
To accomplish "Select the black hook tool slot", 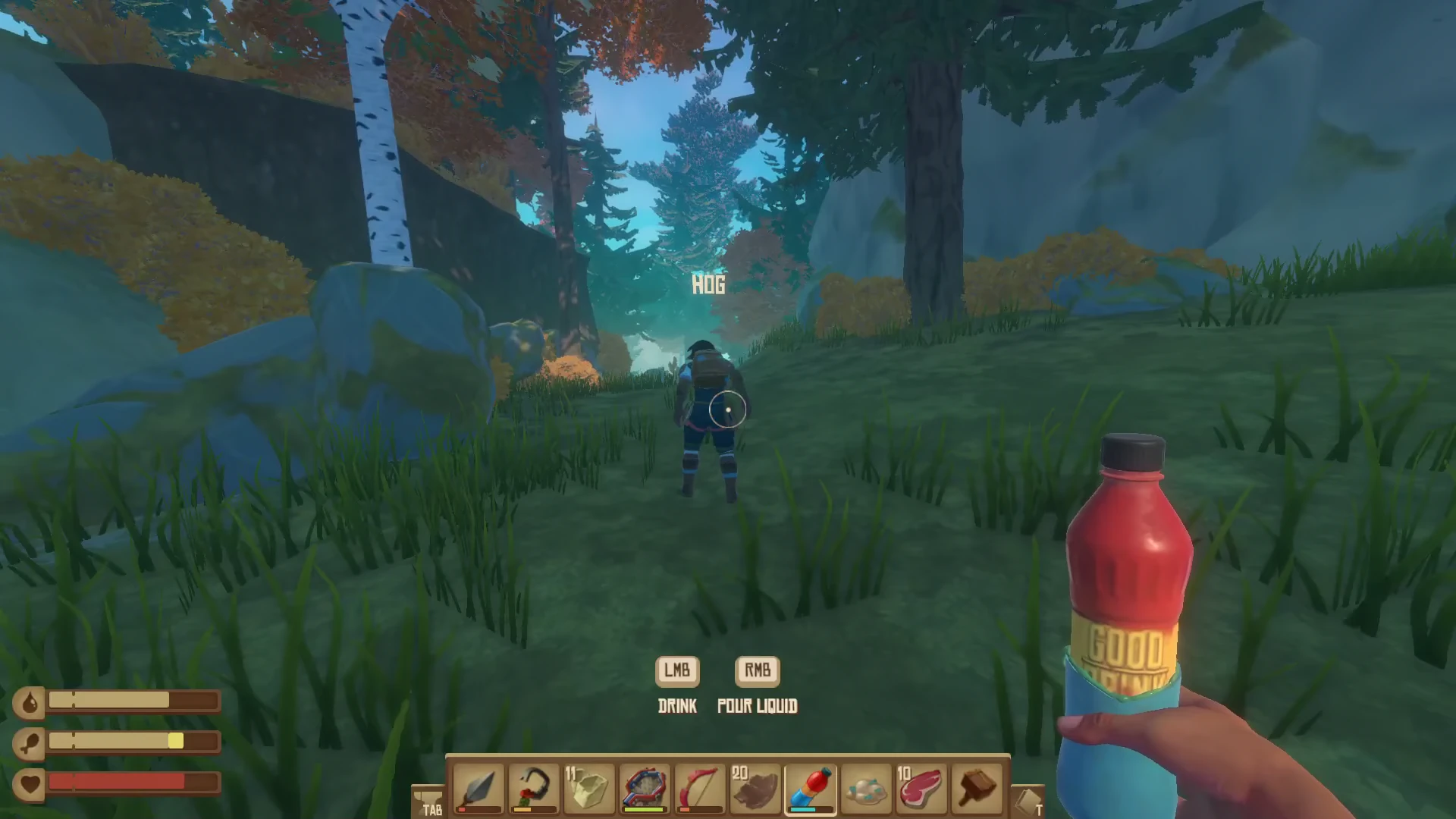I will click(x=533, y=789).
